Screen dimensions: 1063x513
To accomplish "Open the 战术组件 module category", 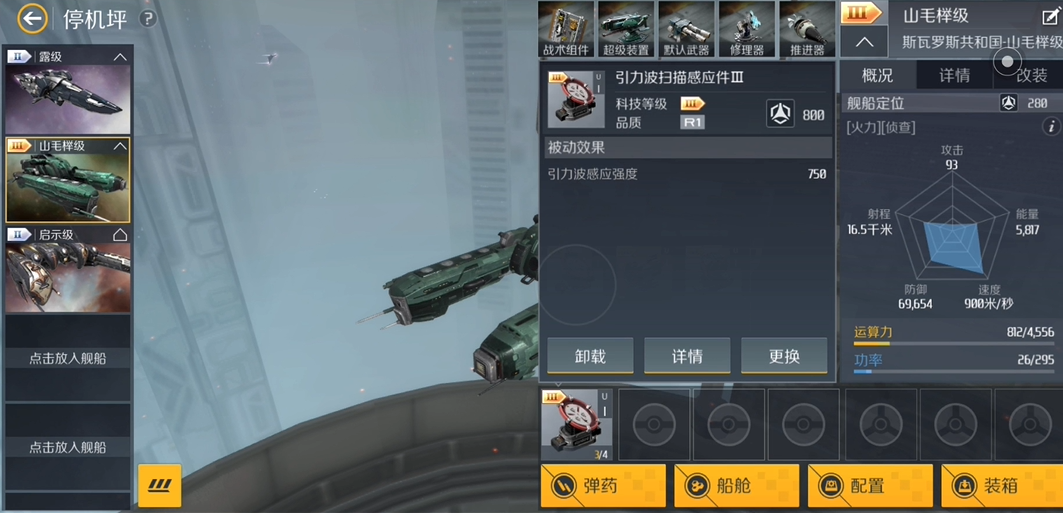I will pyautogui.click(x=567, y=29).
